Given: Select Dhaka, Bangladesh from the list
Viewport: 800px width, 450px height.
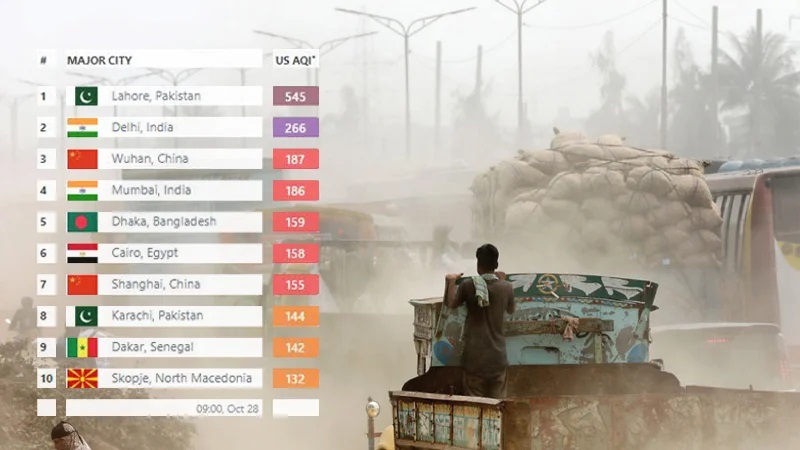Looking at the screenshot, I should click(x=163, y=221).
